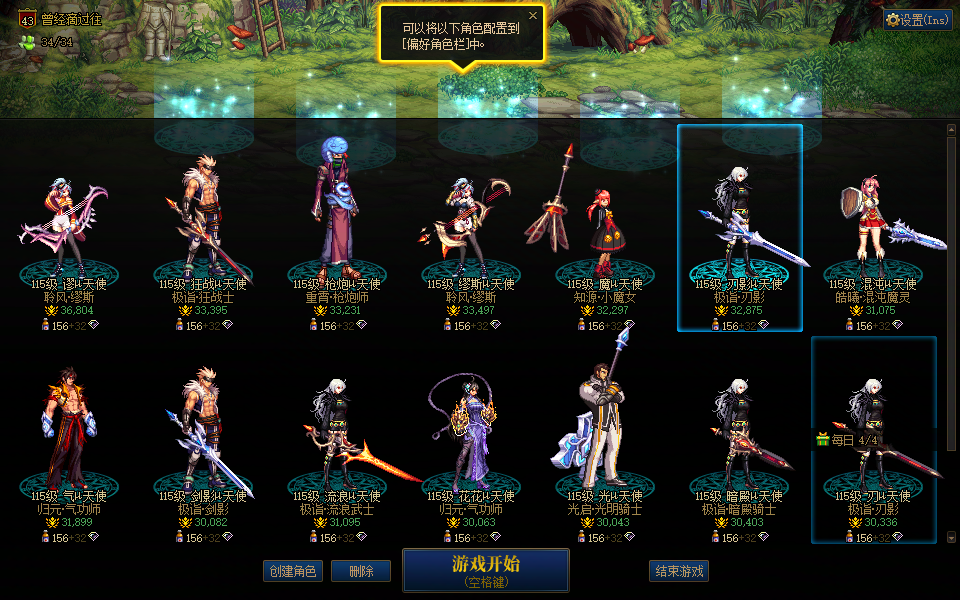Select the 极诣·剑影 character
This screenshot has height=600, width=960.
[202, 440]
